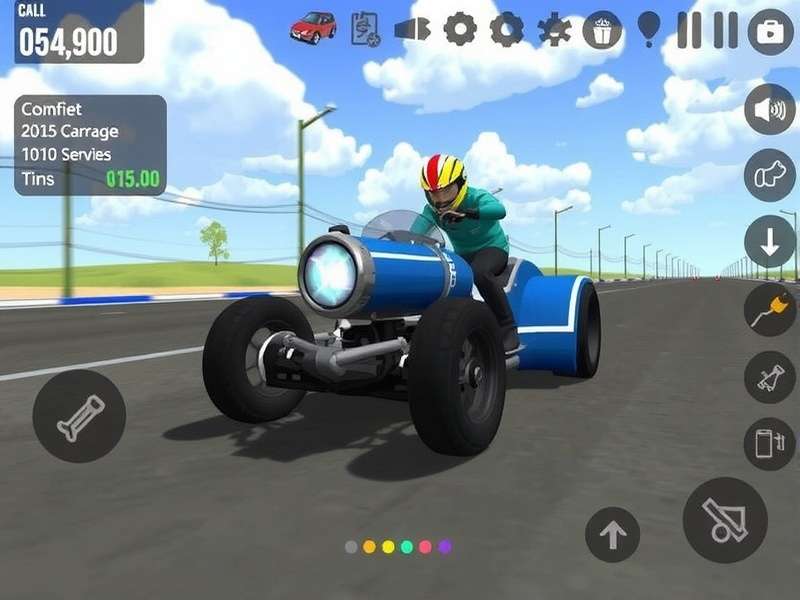
Task: Select the pink color dot
Action: click(426, 547)
